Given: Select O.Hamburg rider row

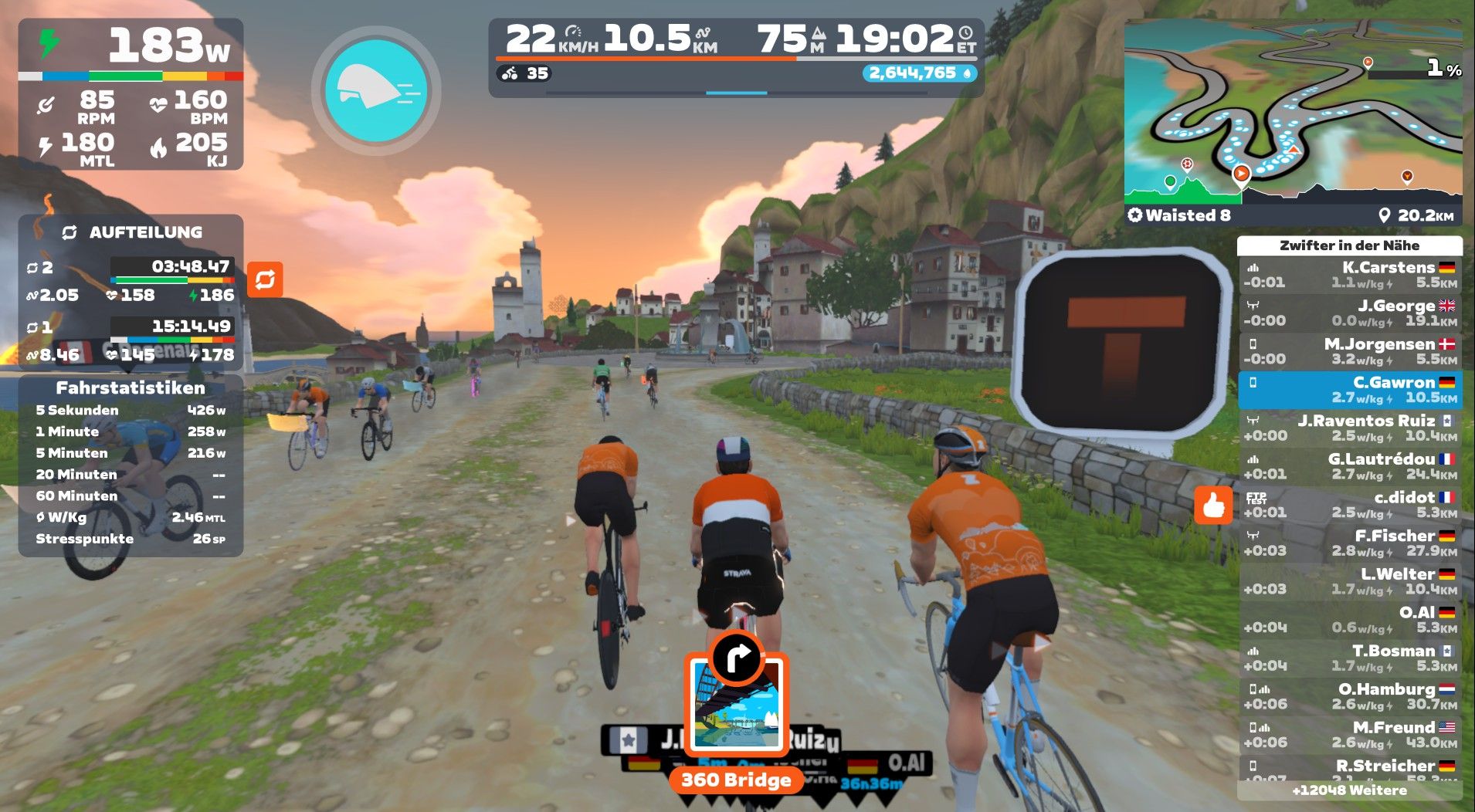Looking at the screenshot, I should click(x=1349, y=696).
